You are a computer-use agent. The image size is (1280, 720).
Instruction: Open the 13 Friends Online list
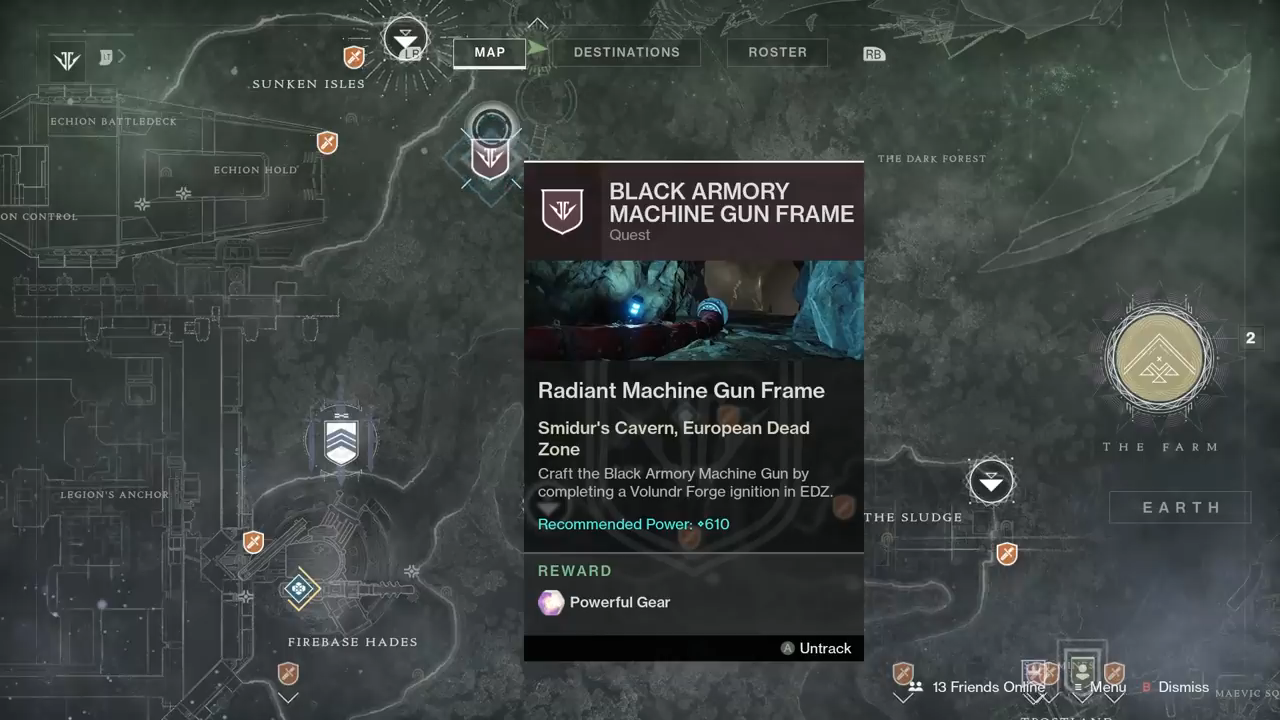(x=977, y=687)
